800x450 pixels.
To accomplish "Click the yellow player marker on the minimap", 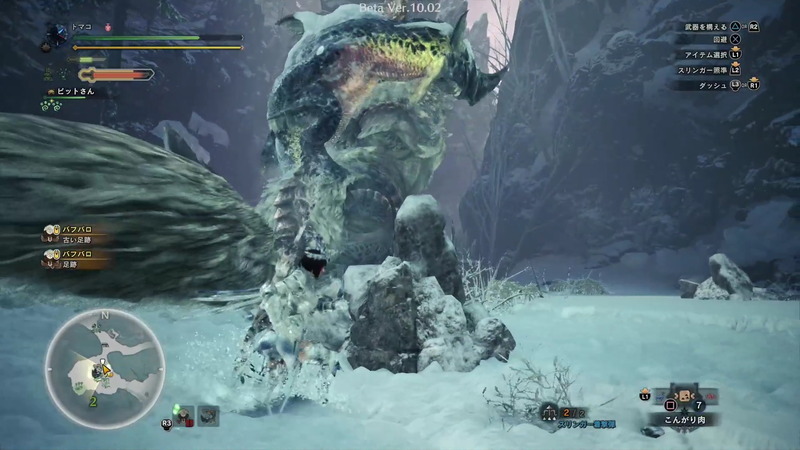I will [104, 369].
